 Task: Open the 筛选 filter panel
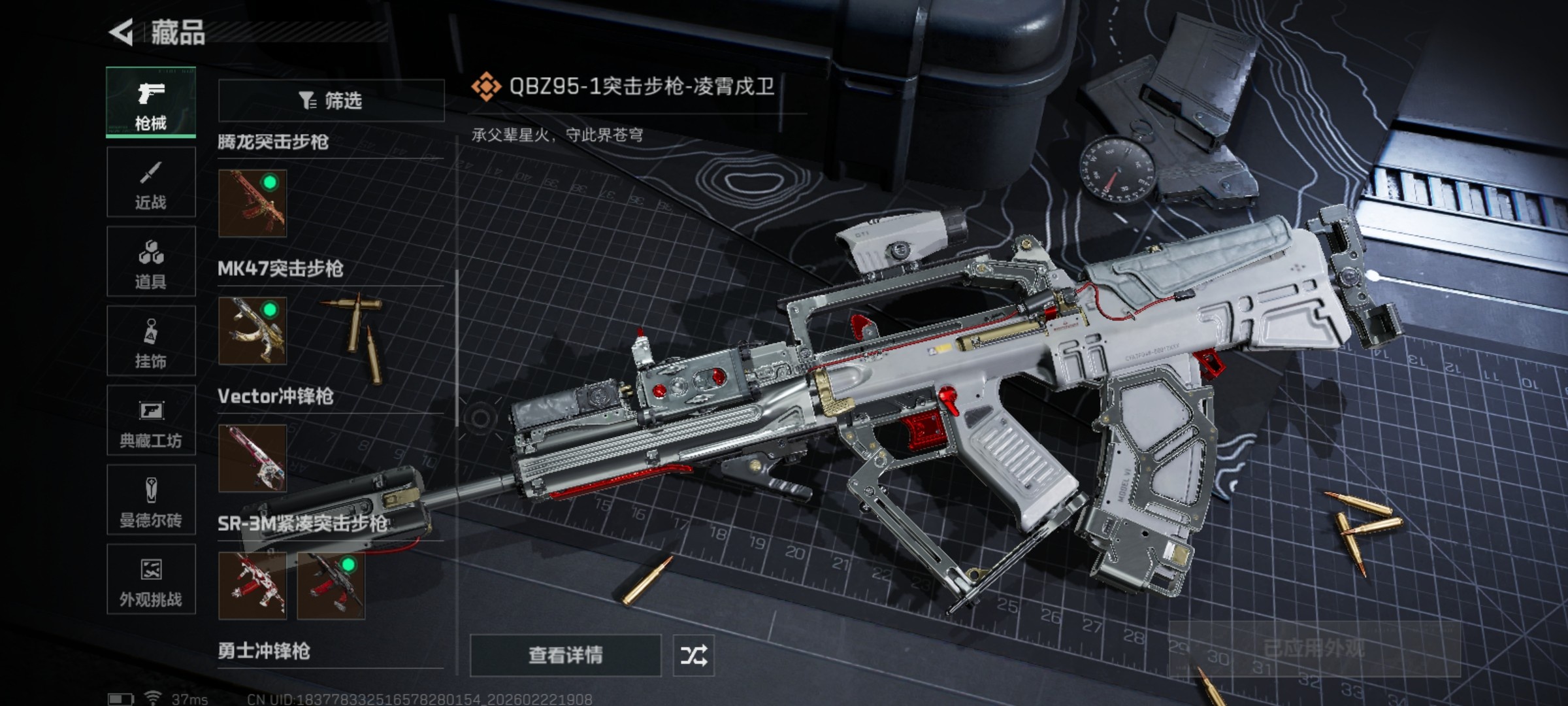330,99
